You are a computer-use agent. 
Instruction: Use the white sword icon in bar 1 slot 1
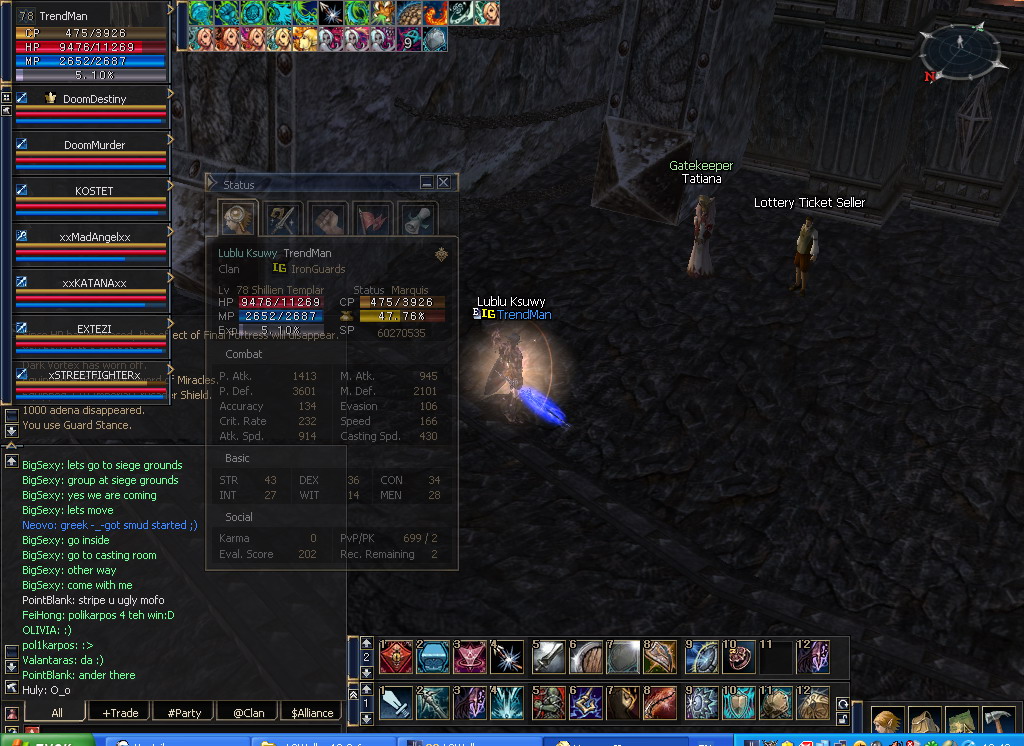(x=396, y=703)
